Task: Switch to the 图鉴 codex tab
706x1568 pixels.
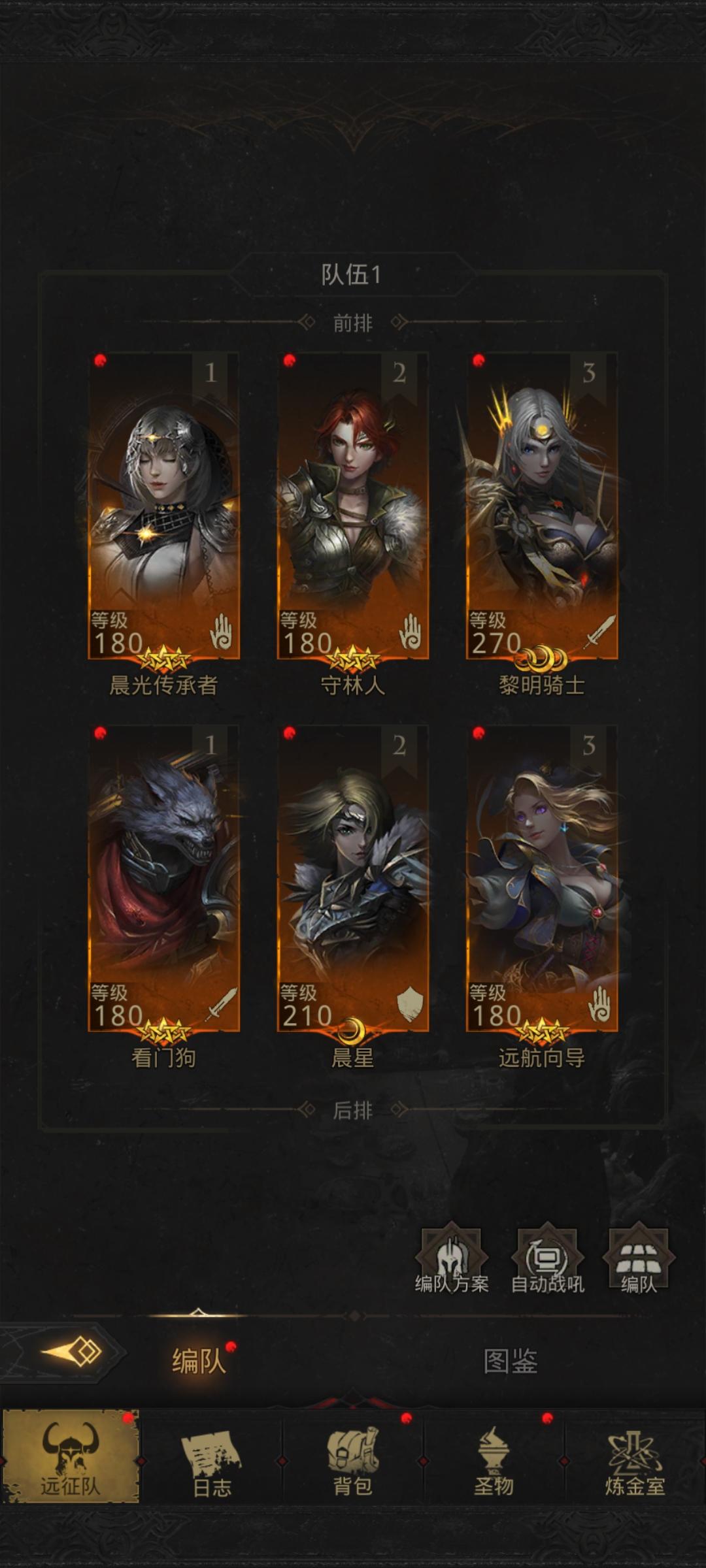Action: (x=511, y=1362)
